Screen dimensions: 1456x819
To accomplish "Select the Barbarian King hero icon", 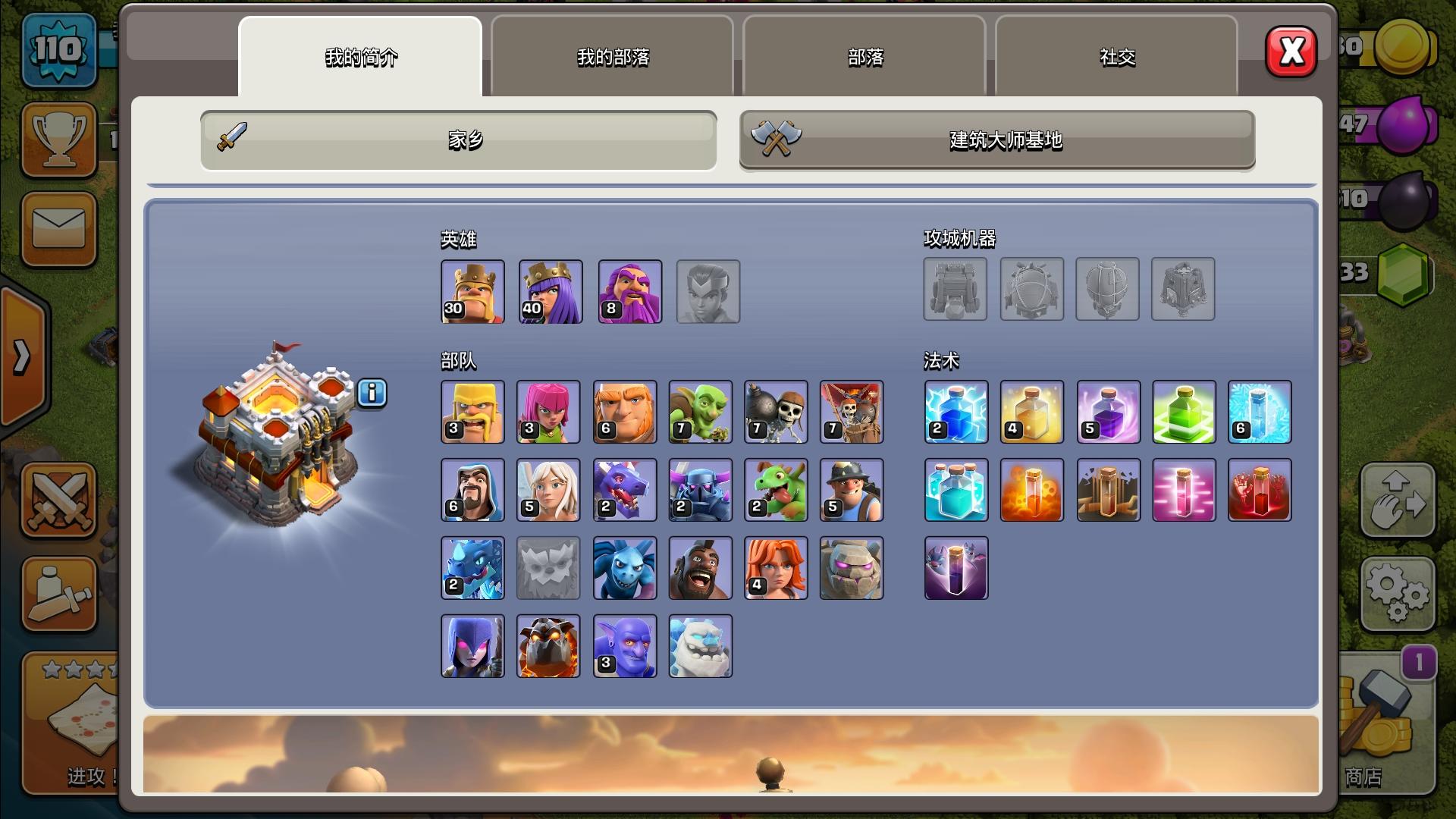I will pos(472,291).
